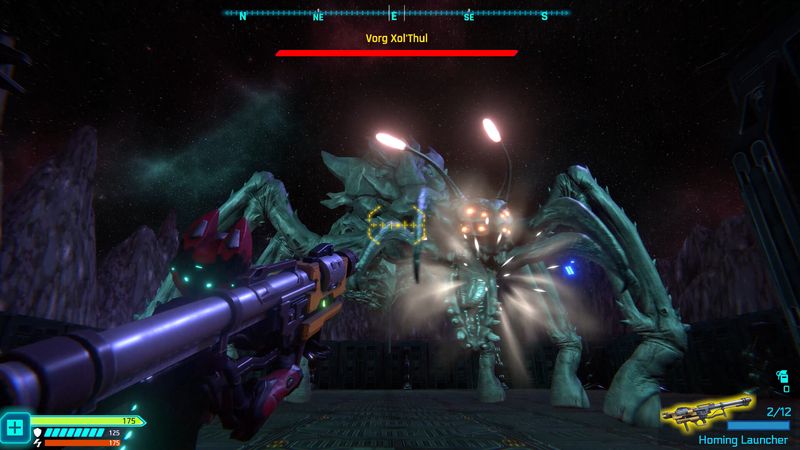Click the lightning bolt energy icon
Viewport: 800px width, 450px height.
(x=38, y=442)
